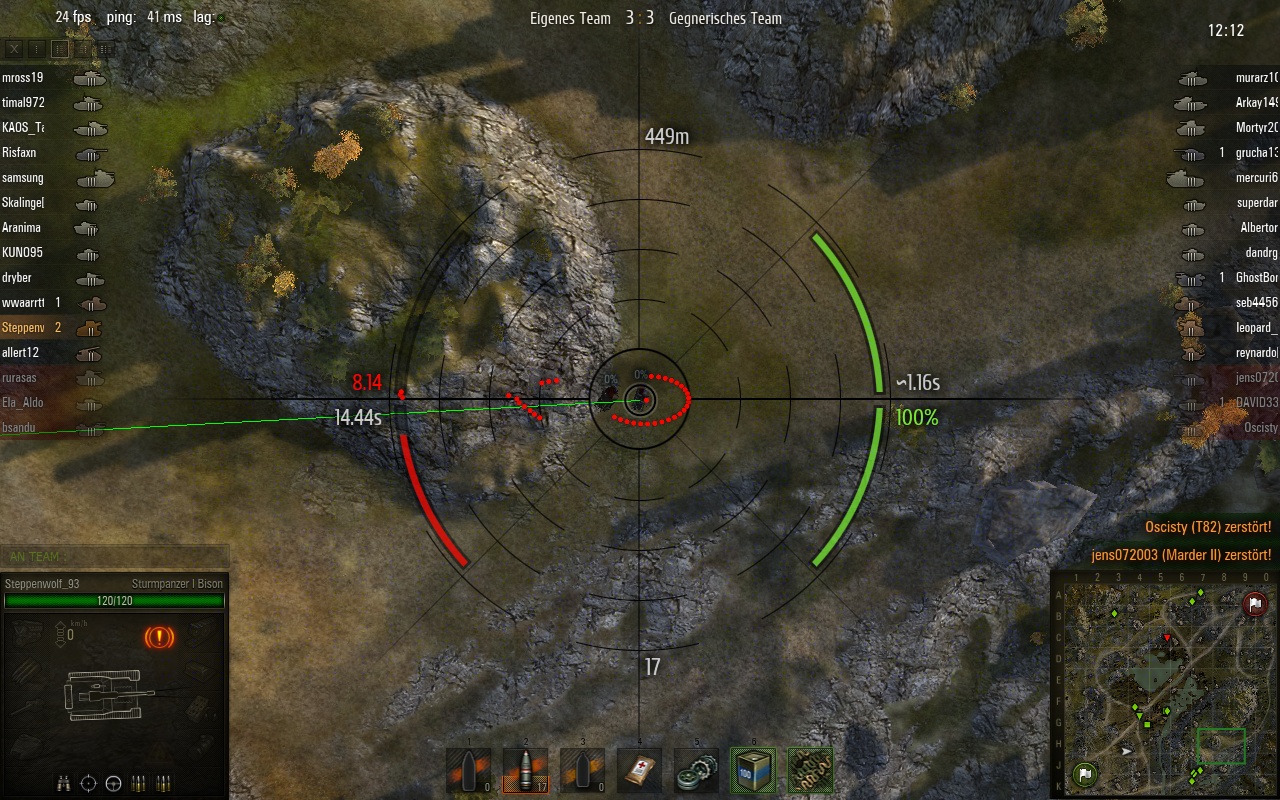Screen dimensions: 1280x800
Task: Click the driver steering wheel icon
Action: tap(113, 782)
